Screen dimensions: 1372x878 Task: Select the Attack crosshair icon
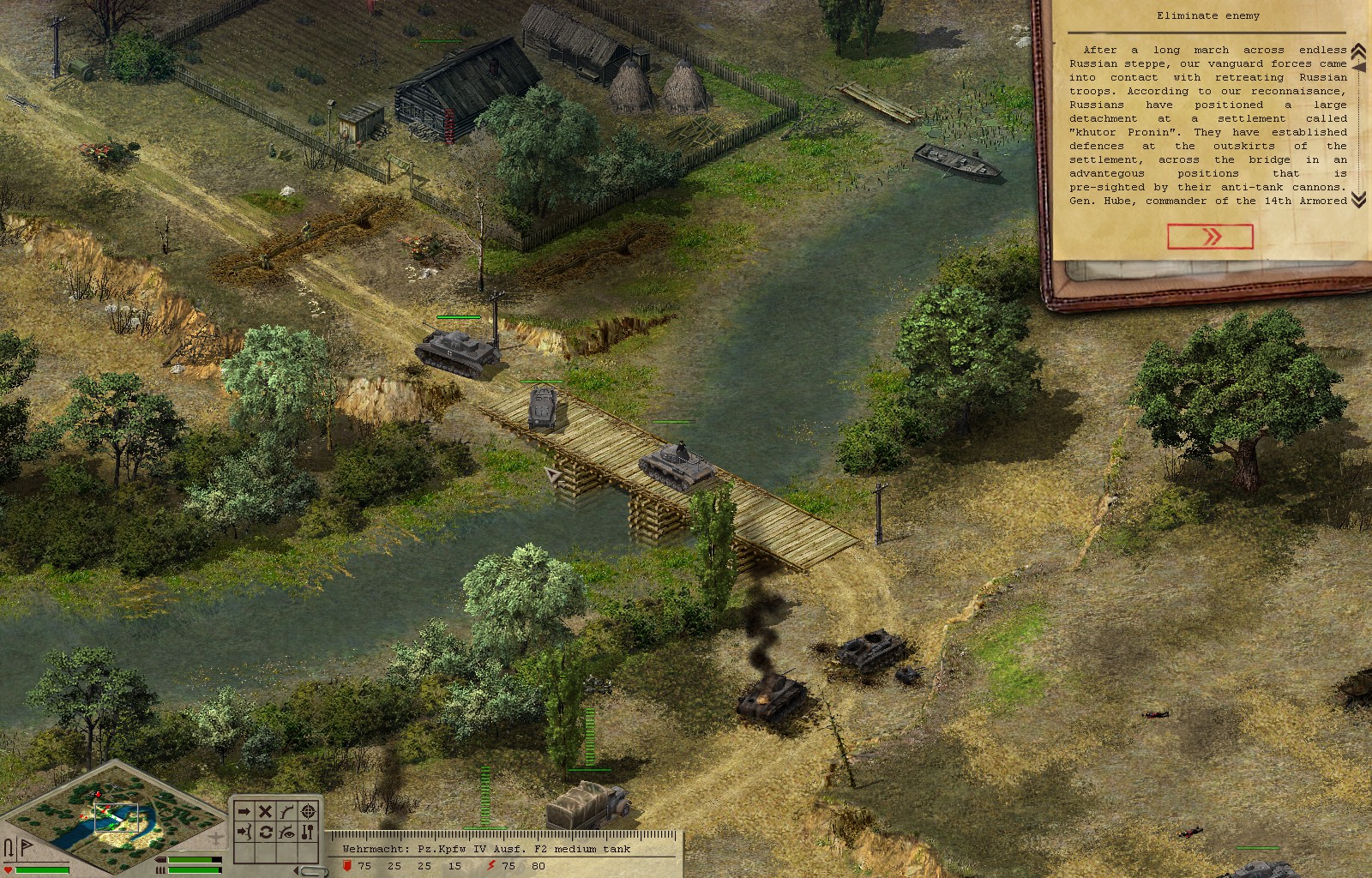pyautogui.click(x=308, y=812)
